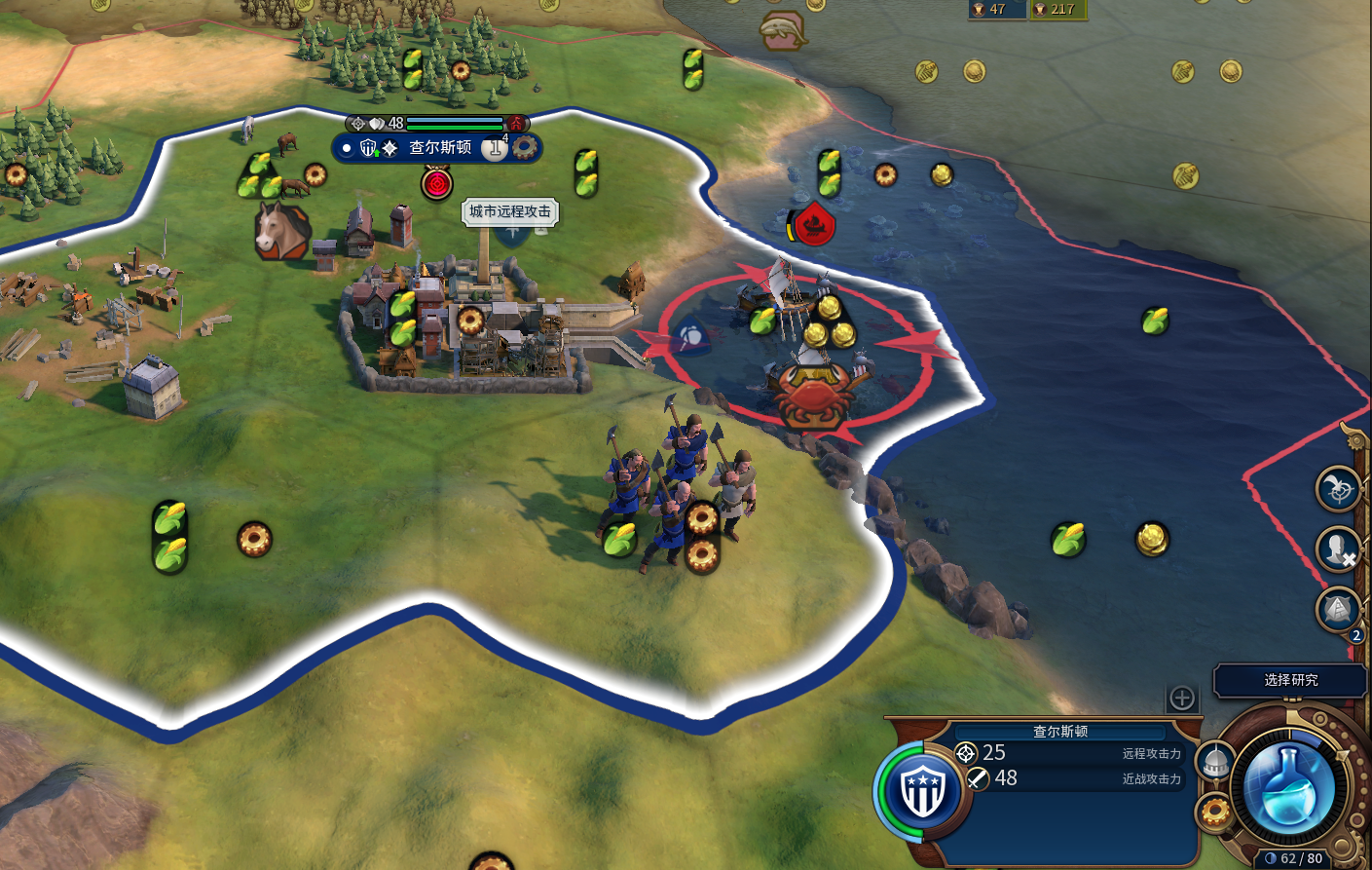Image resolution: width=1372 pixels, height=870 pixels.
Task: Select the 查尔斯顿 city banner
Action: click(x=439, y=148)
